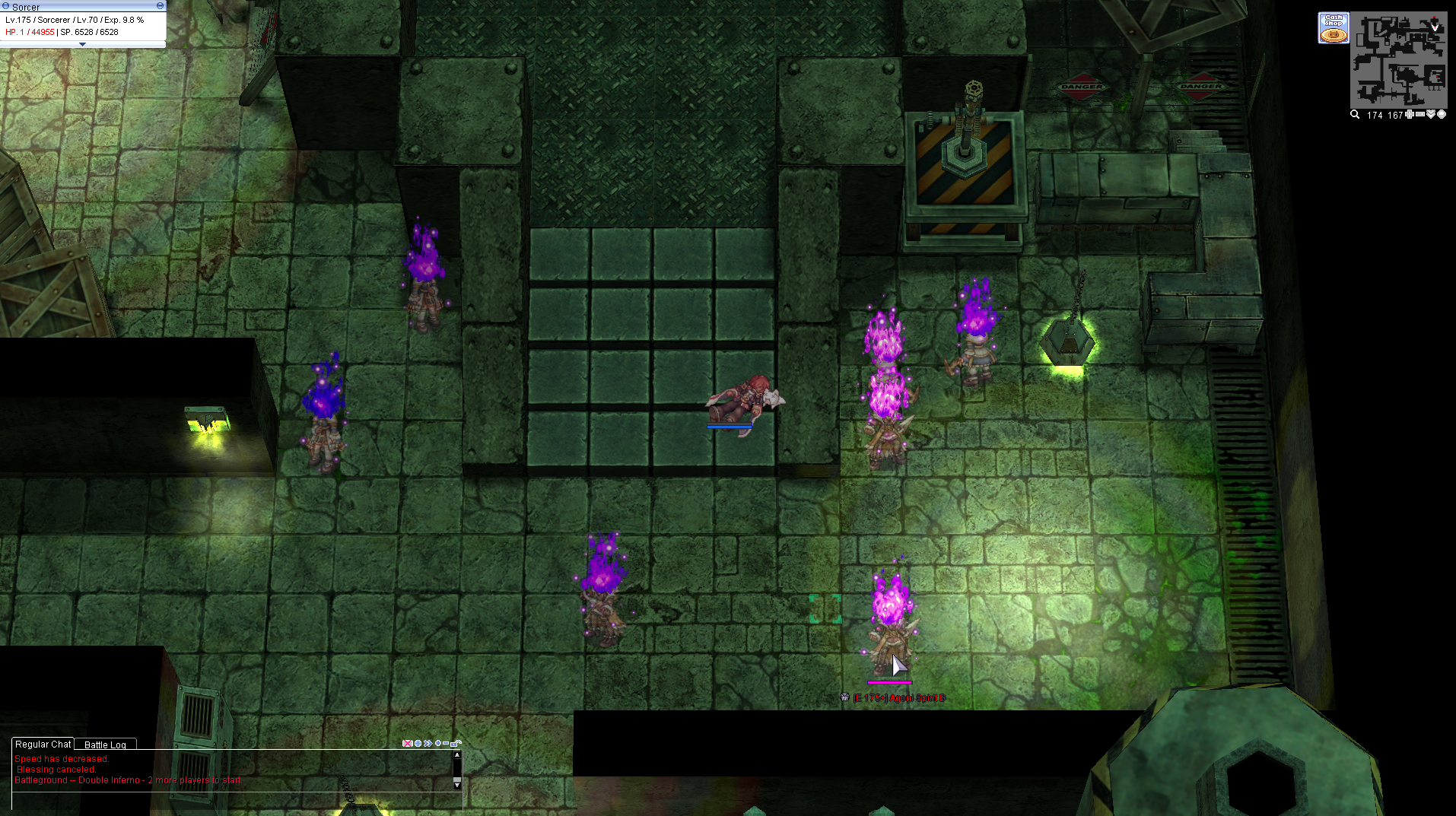This screenshot has height=816, width=1456.
Task: Open the Cash Shop
Action: pos(1333,27)
